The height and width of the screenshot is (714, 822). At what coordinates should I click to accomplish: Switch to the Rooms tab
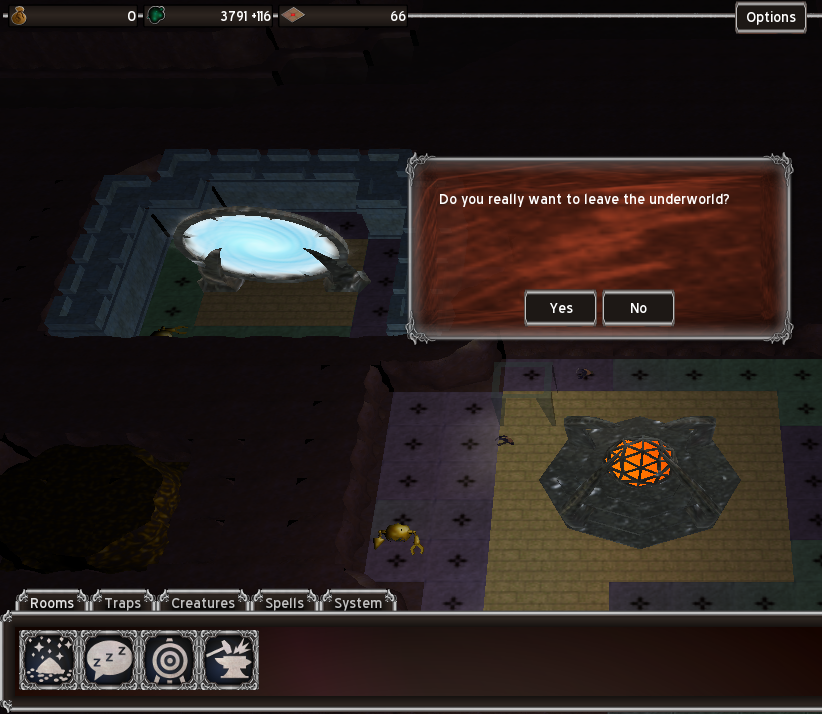coord(52,603)
